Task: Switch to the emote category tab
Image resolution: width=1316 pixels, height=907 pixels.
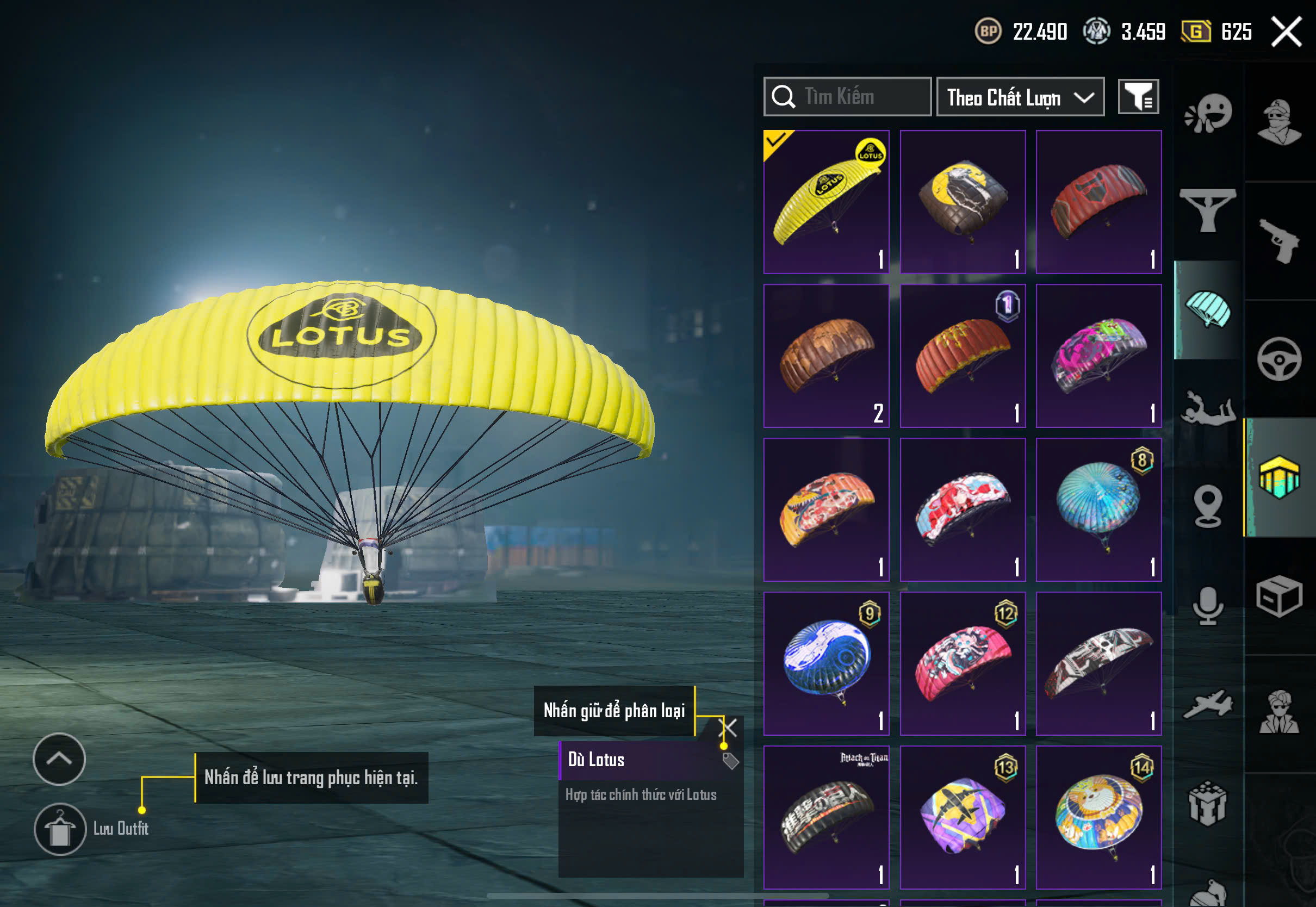Action: 1208,114
